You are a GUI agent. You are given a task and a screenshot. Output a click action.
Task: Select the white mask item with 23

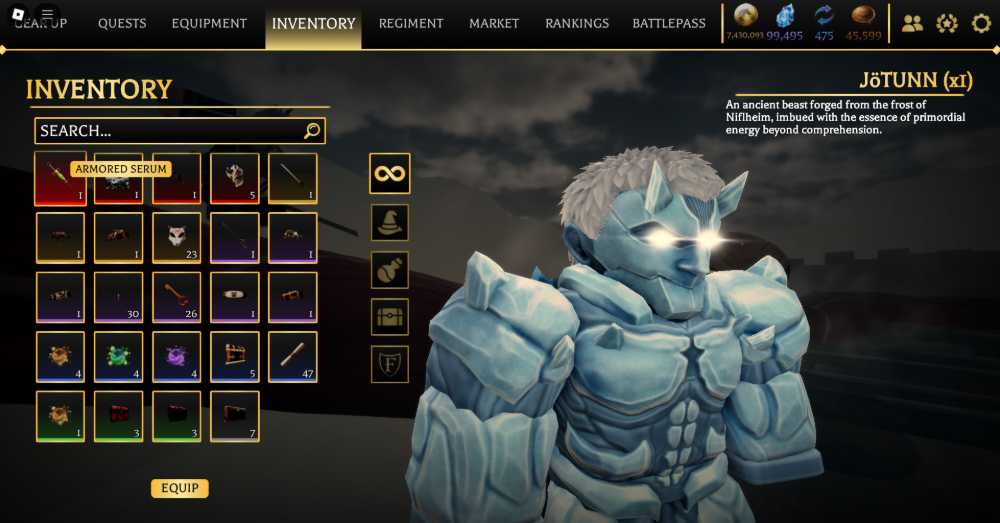177,237
